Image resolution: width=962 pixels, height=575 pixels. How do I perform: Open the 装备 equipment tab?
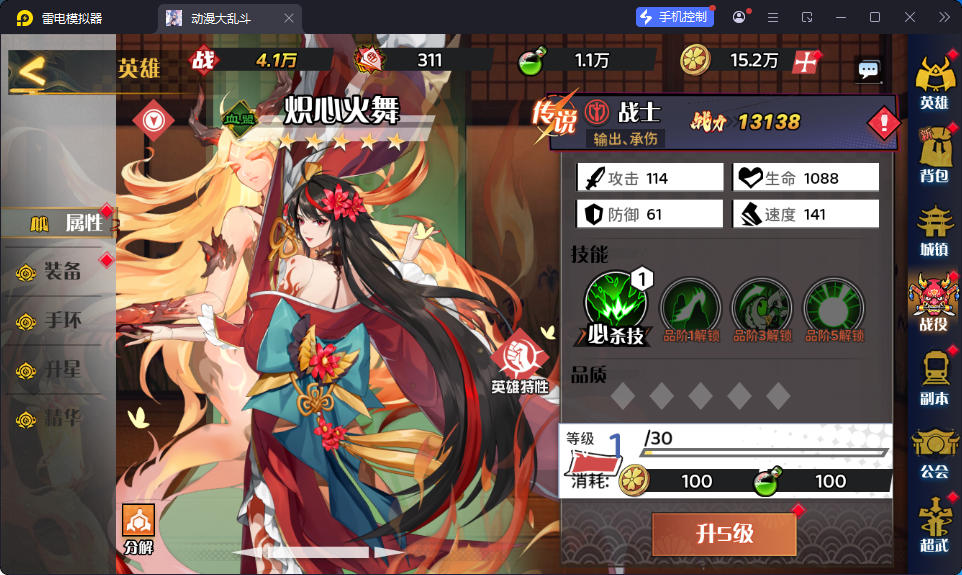coord(58,271)
